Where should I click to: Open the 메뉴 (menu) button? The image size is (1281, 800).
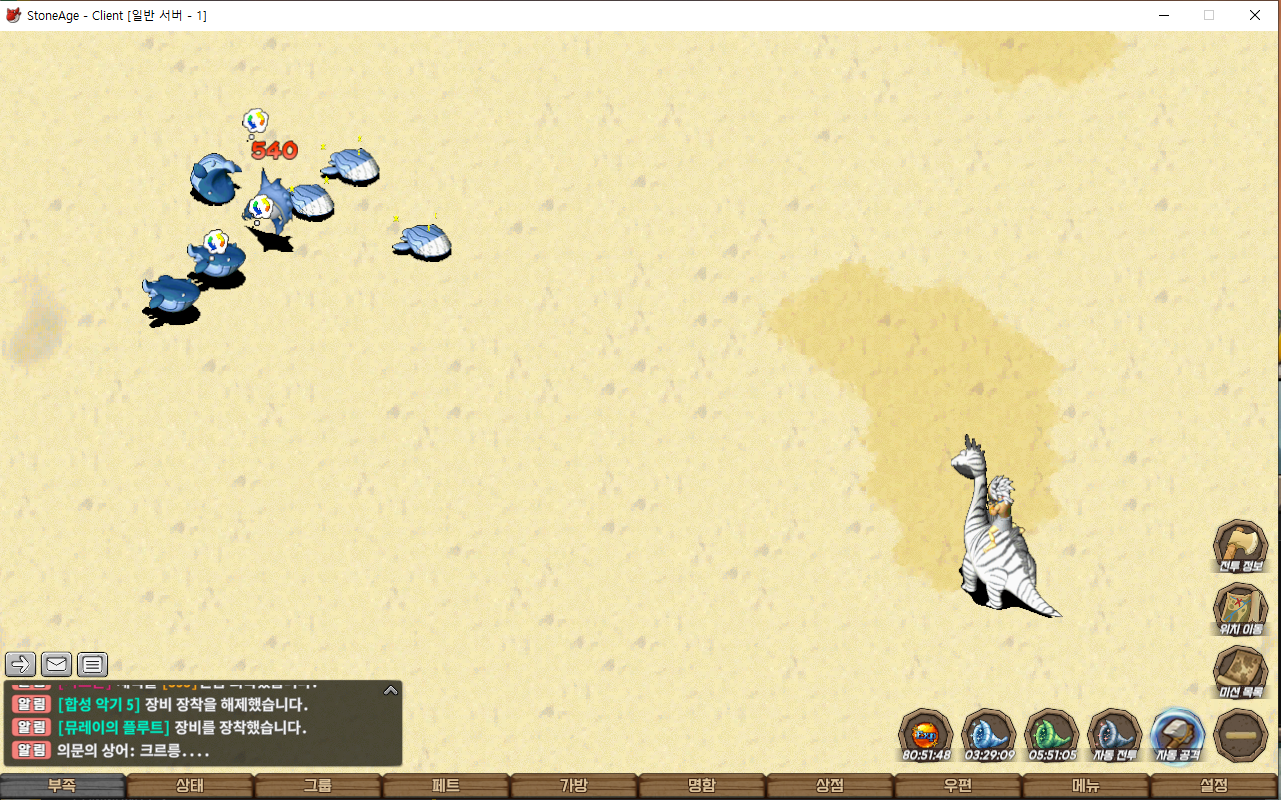(1086, 786)
